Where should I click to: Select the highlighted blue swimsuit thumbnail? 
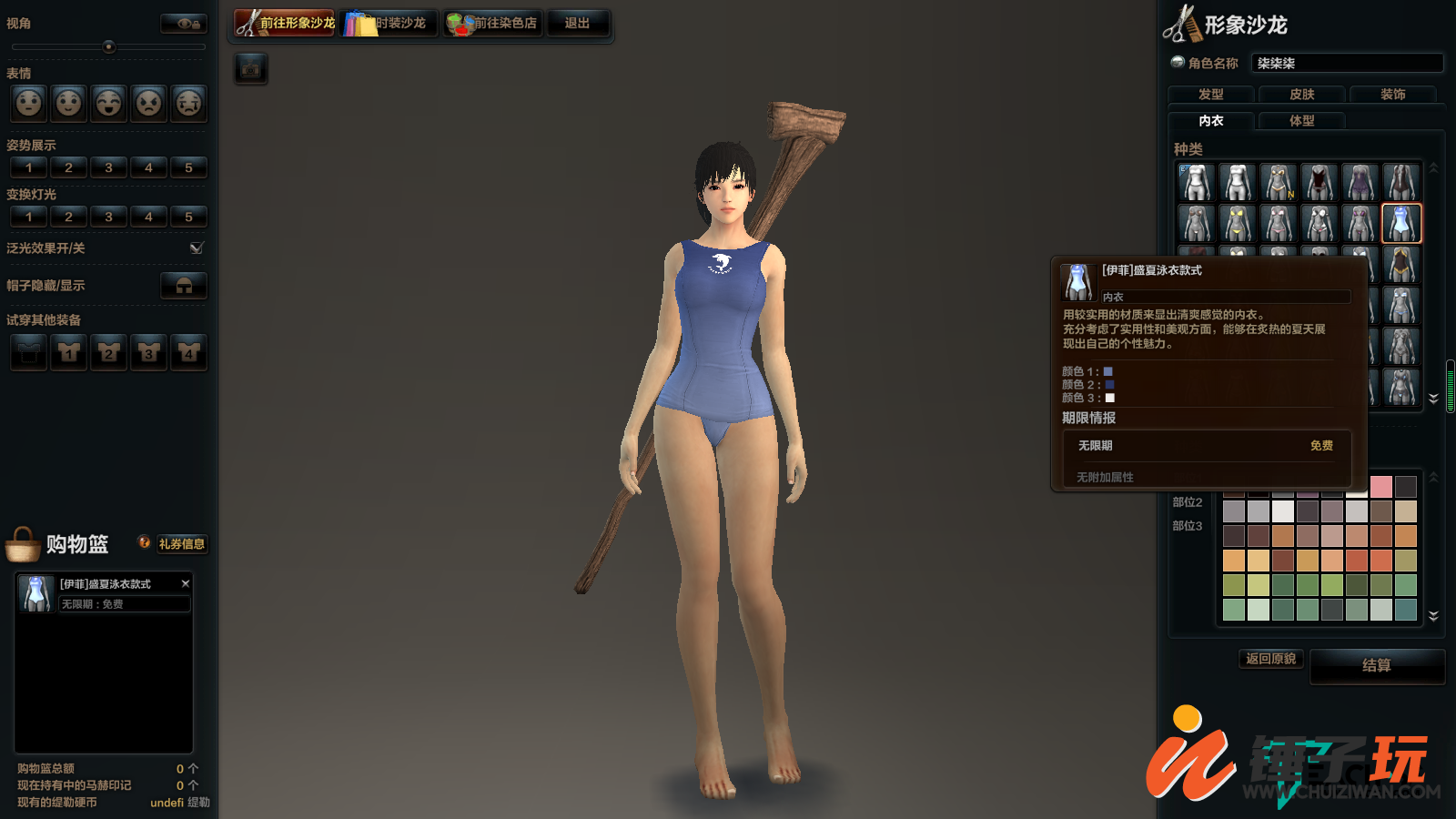[x=1401, y=224]
